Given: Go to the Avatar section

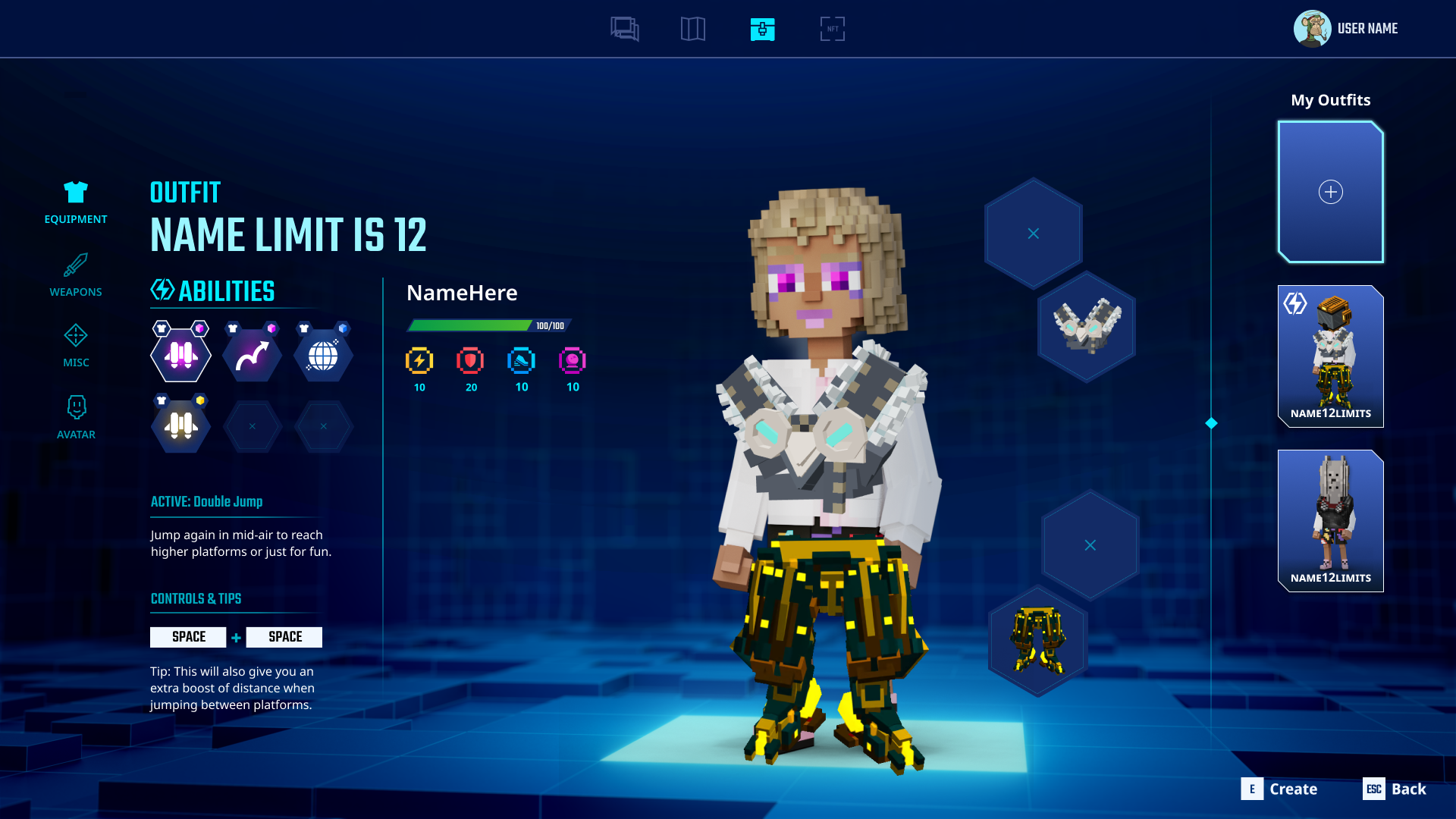Looking at the screenshot, I should pos(76,417).
